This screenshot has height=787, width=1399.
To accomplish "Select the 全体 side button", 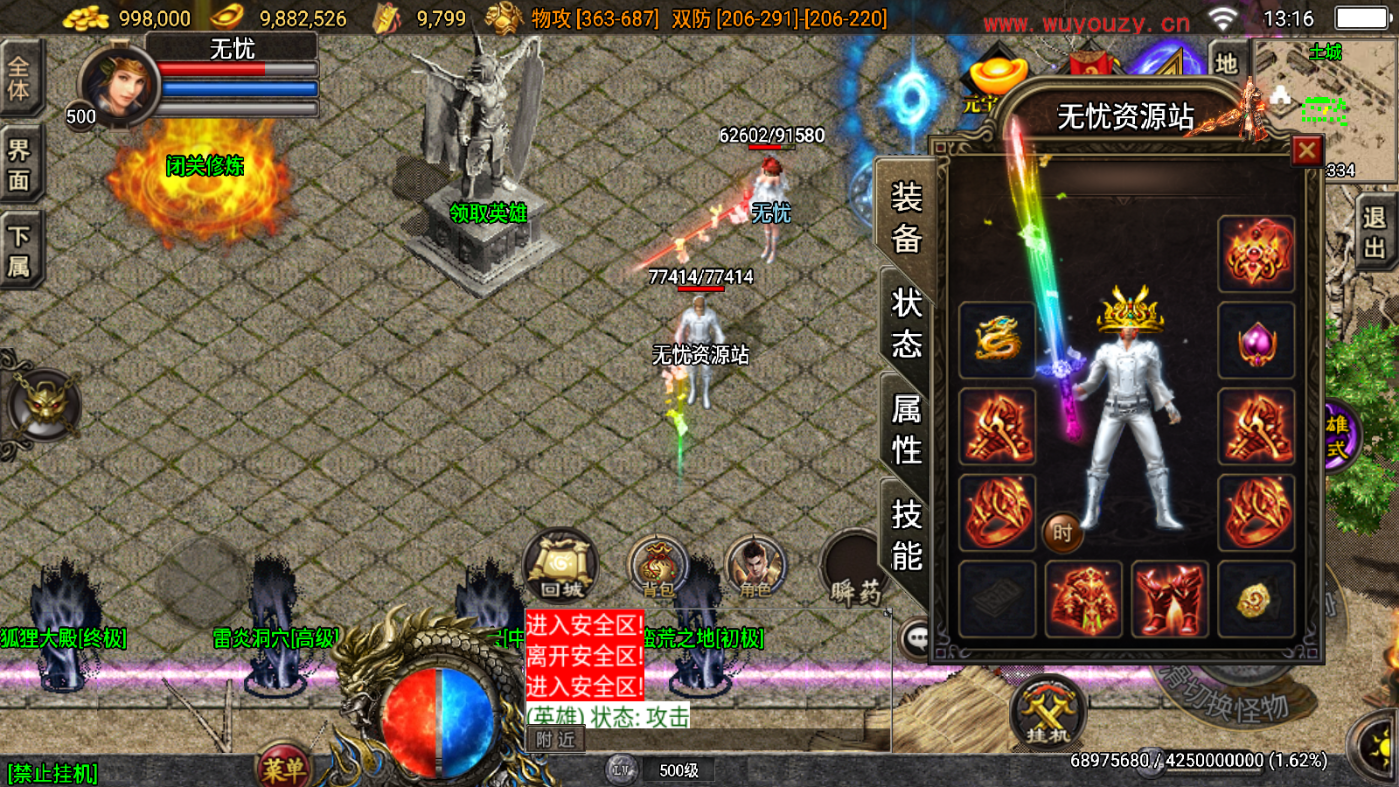I will (20, 78).
